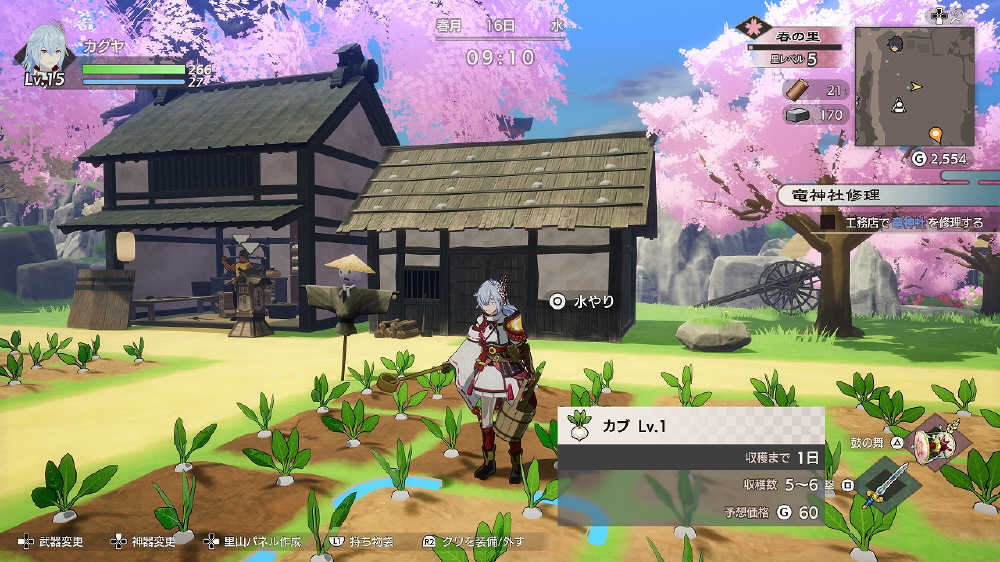Viewport: 1000px width, 562px height.
Task: Select the equipped sword weapon icon
Action: [x=887, y=484]
